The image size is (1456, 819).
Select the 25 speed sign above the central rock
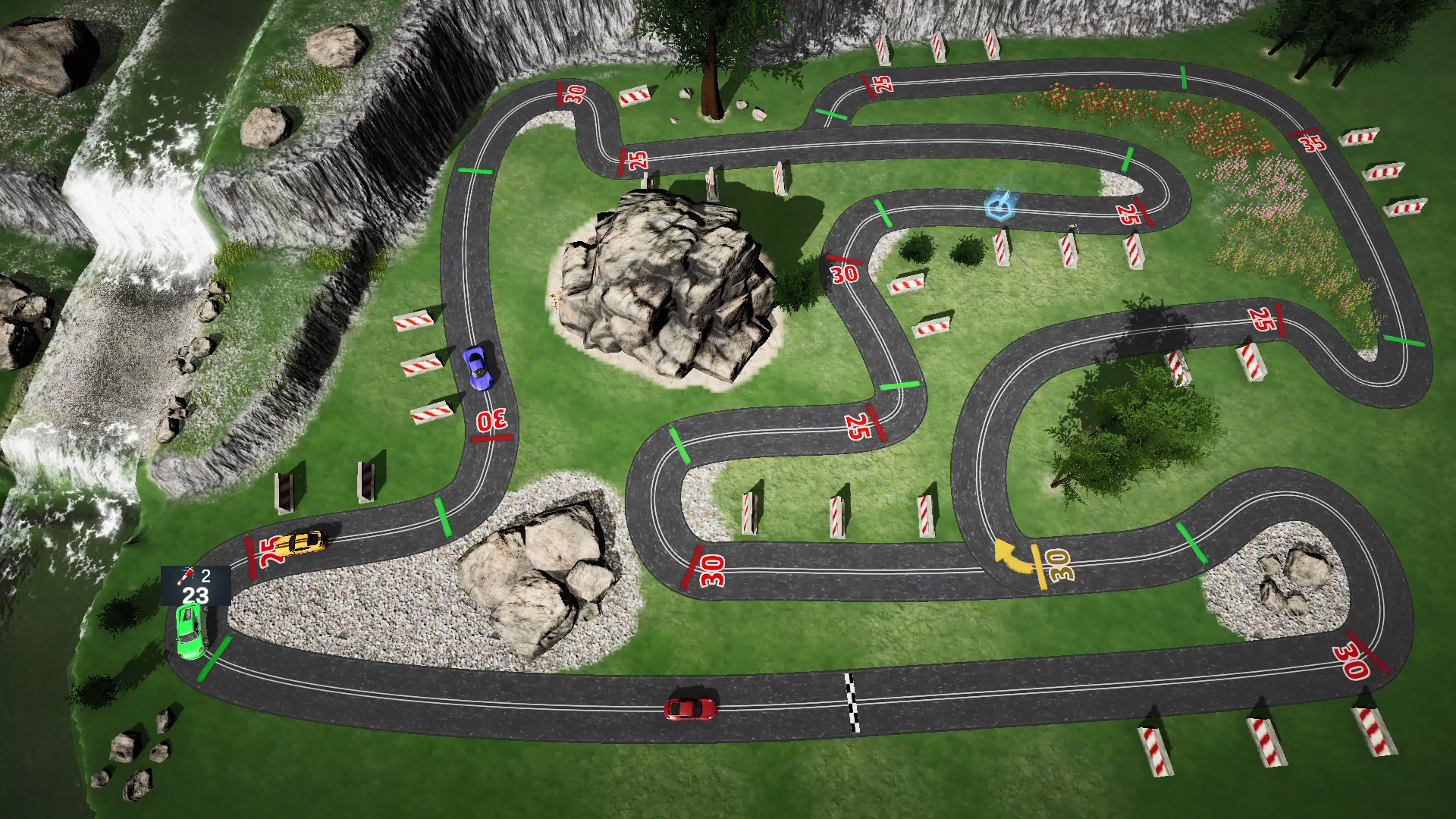640,160
